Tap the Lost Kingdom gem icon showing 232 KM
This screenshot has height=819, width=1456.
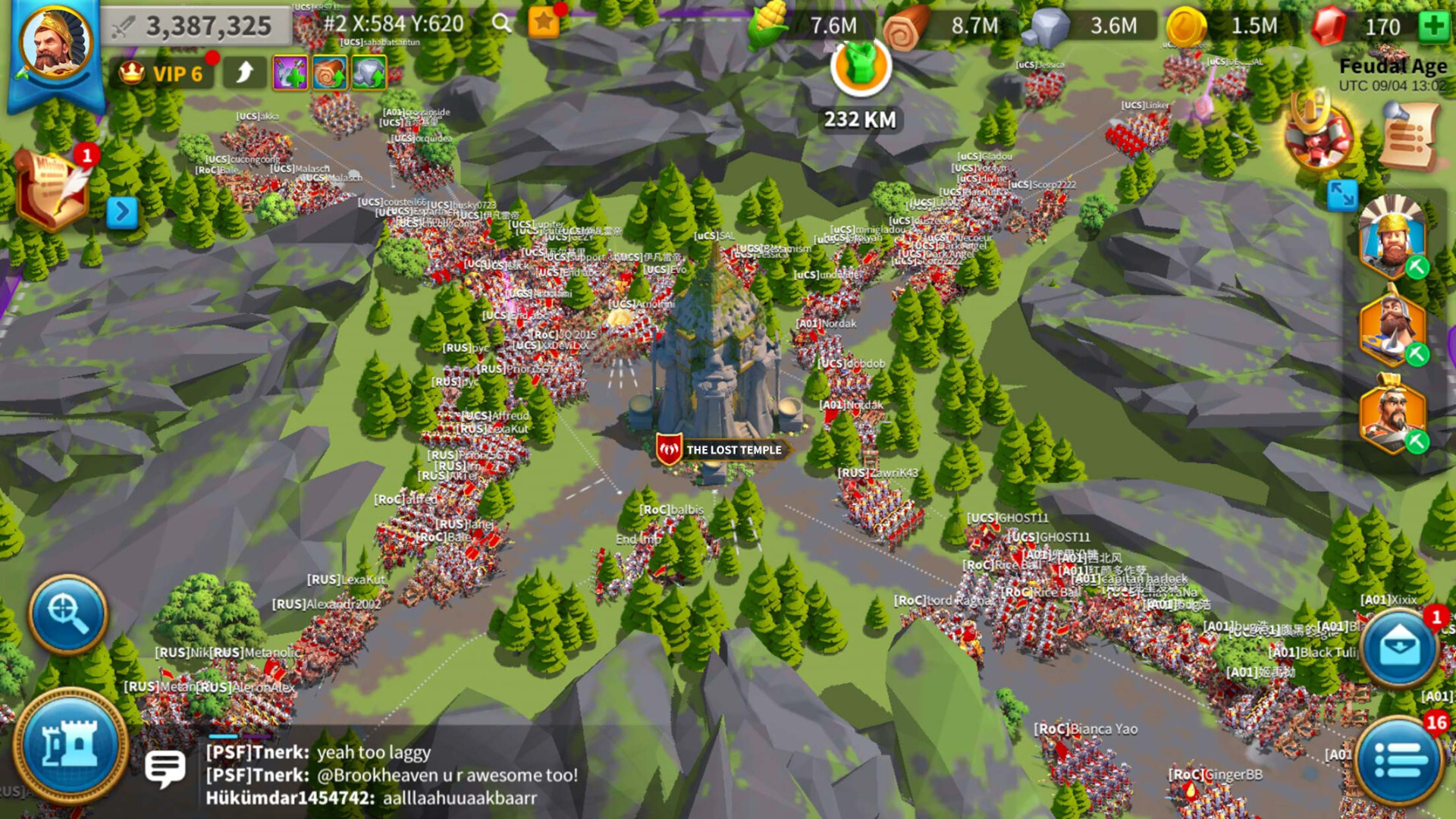coord(861,68)
